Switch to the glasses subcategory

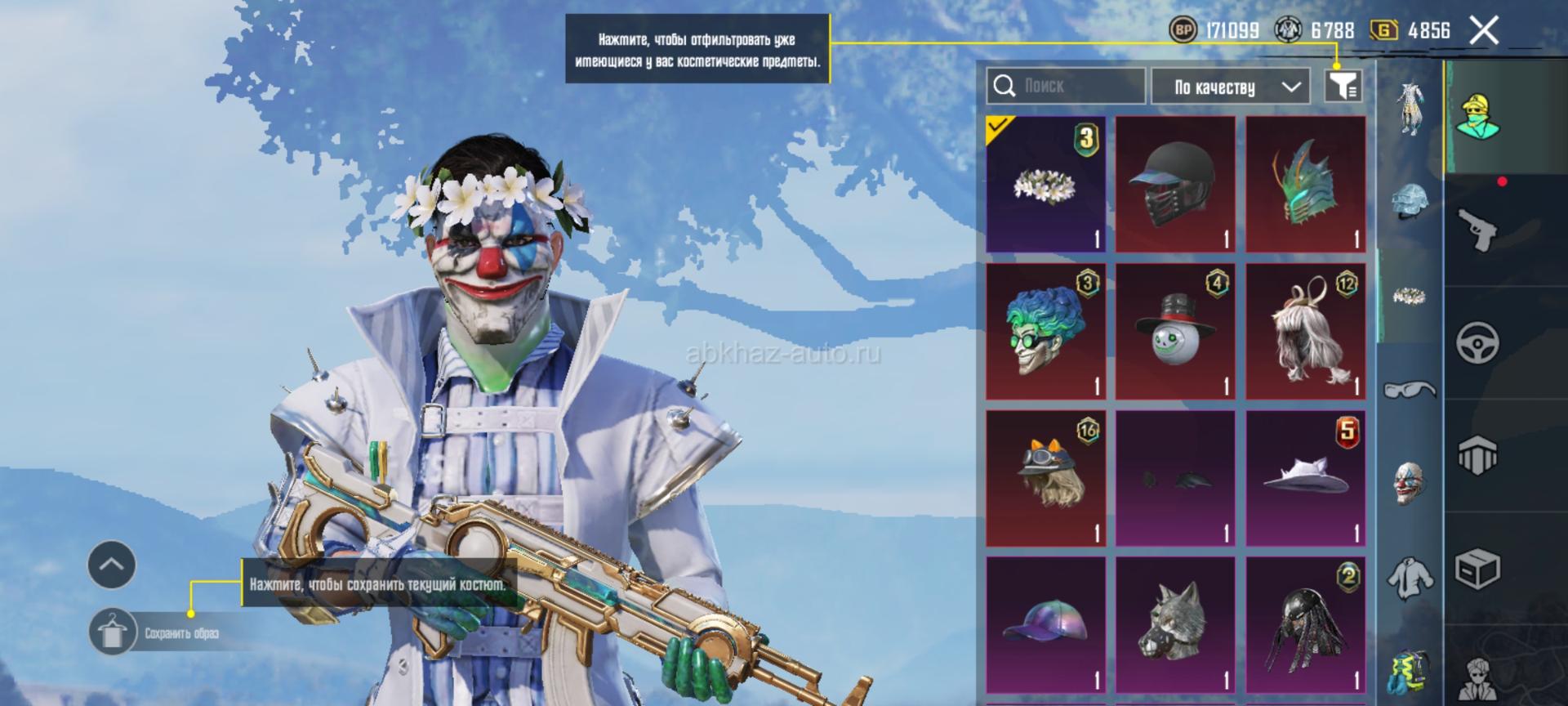[1409, 389]
